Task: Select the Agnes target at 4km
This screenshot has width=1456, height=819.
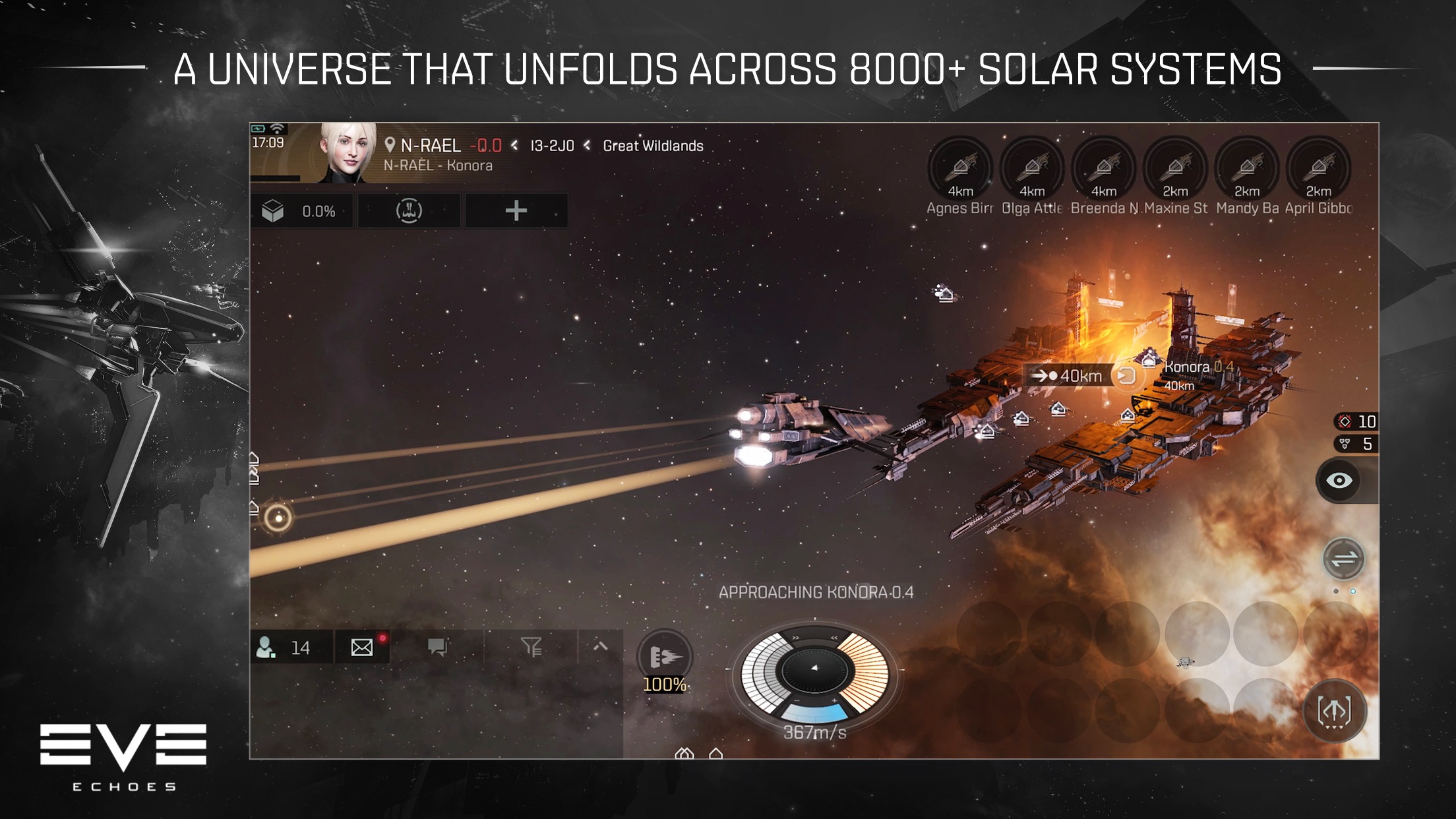Action: tap(960, 168)
